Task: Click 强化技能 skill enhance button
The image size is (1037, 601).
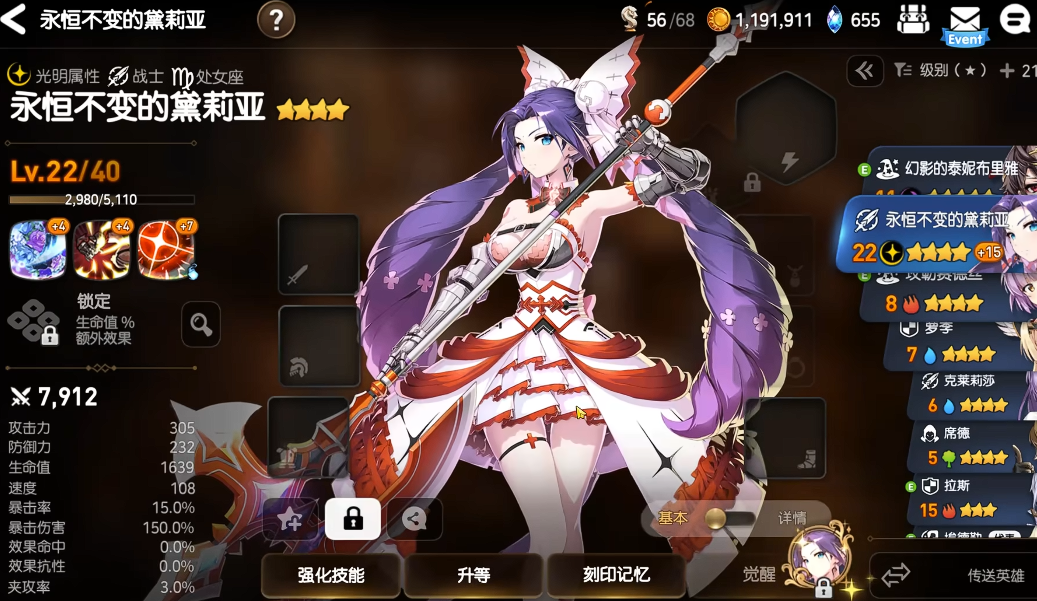Action: tap(331, 575)
